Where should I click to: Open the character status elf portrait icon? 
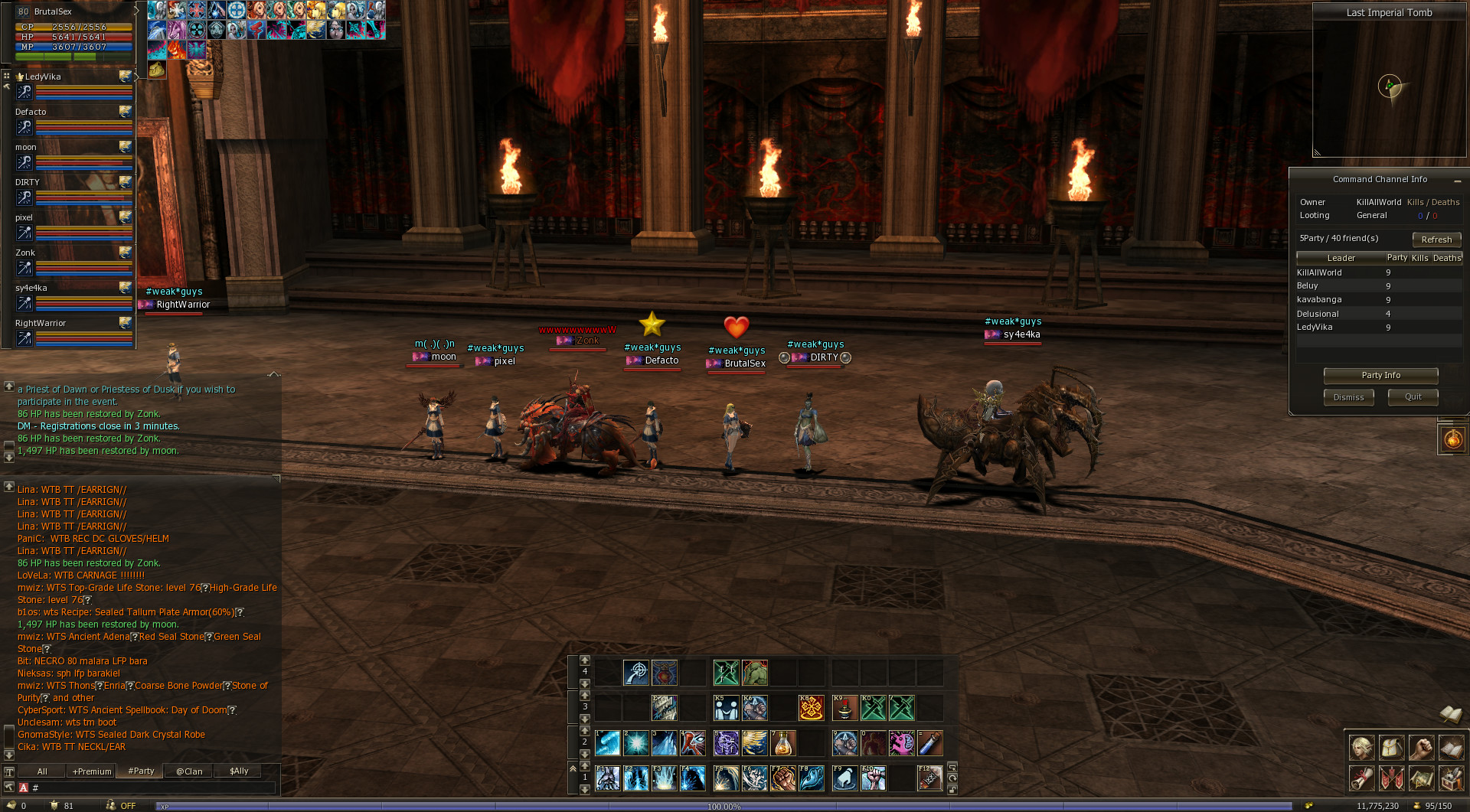tap(1361, 748)
